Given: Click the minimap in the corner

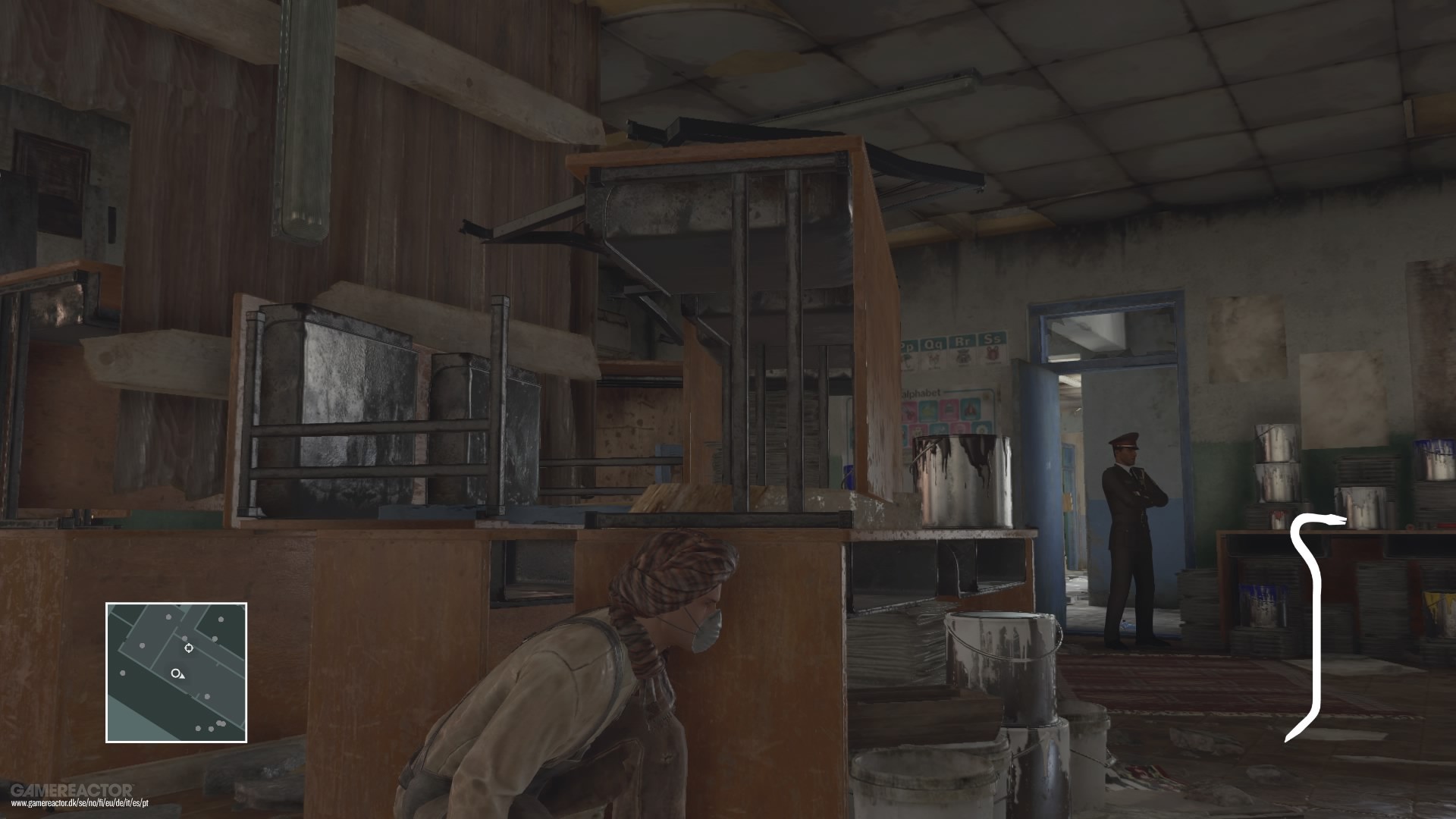Looking at the screenshot, I should [176, 672].
